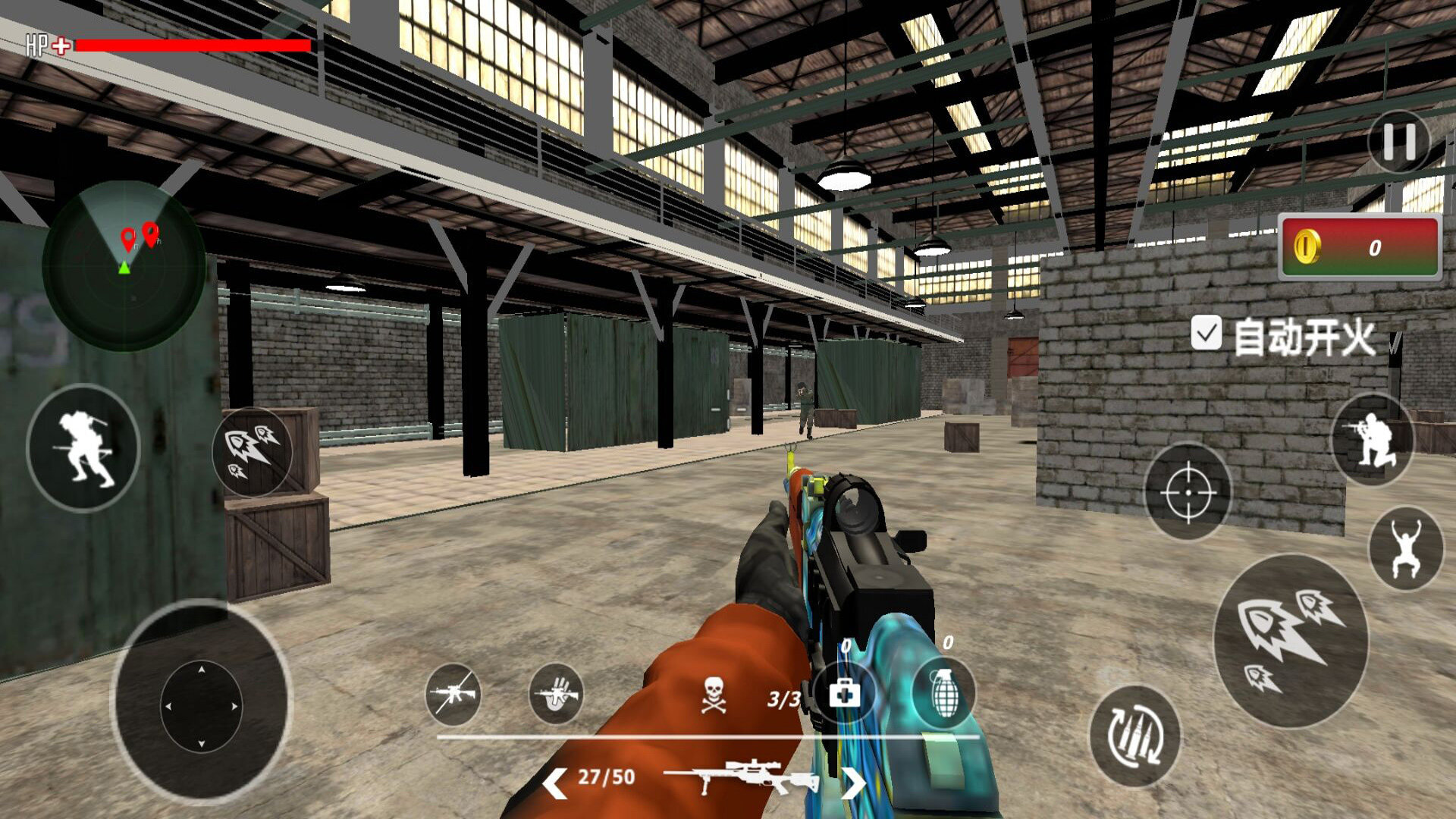Aim with the crosshair scope button

point(1188,492)
